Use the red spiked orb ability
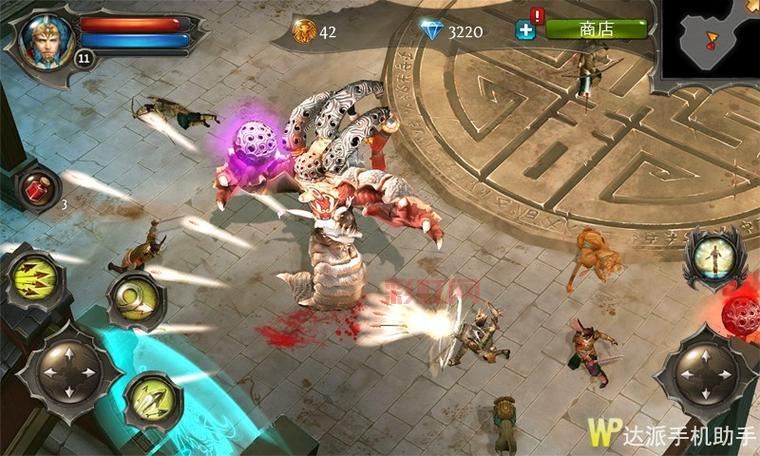Image resolution: width=760 pixels, height=456 pixels. [x=744, y=314]
